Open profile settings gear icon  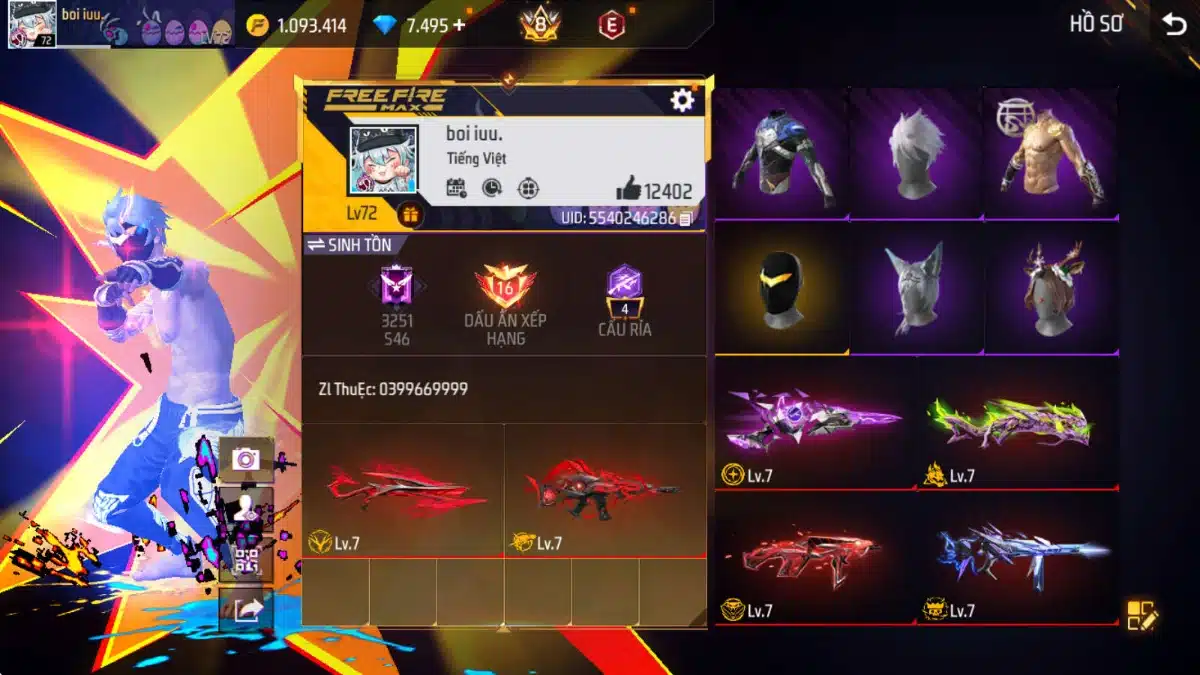coord(682,100)
